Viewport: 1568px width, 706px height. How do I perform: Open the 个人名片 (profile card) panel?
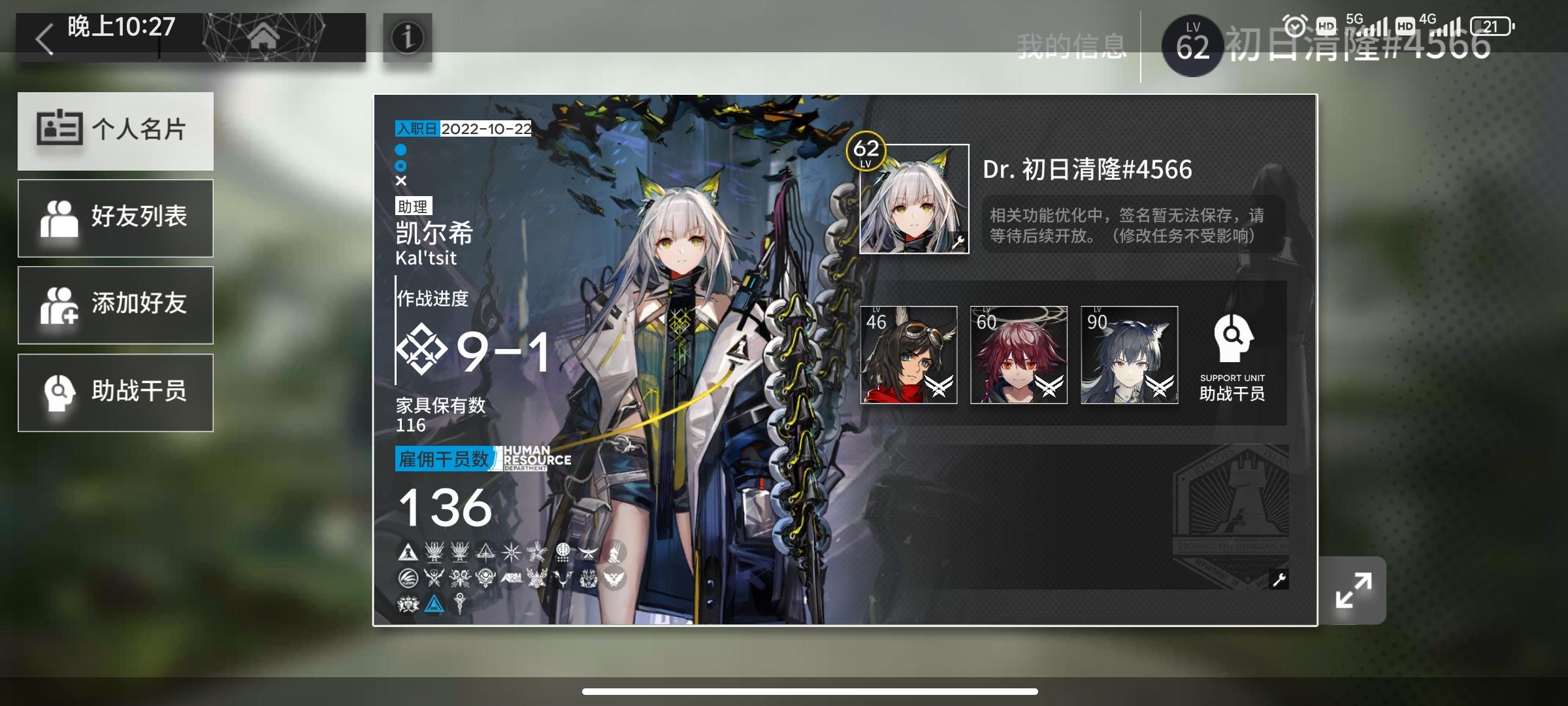pyautogui.click(x=116, y=131)
